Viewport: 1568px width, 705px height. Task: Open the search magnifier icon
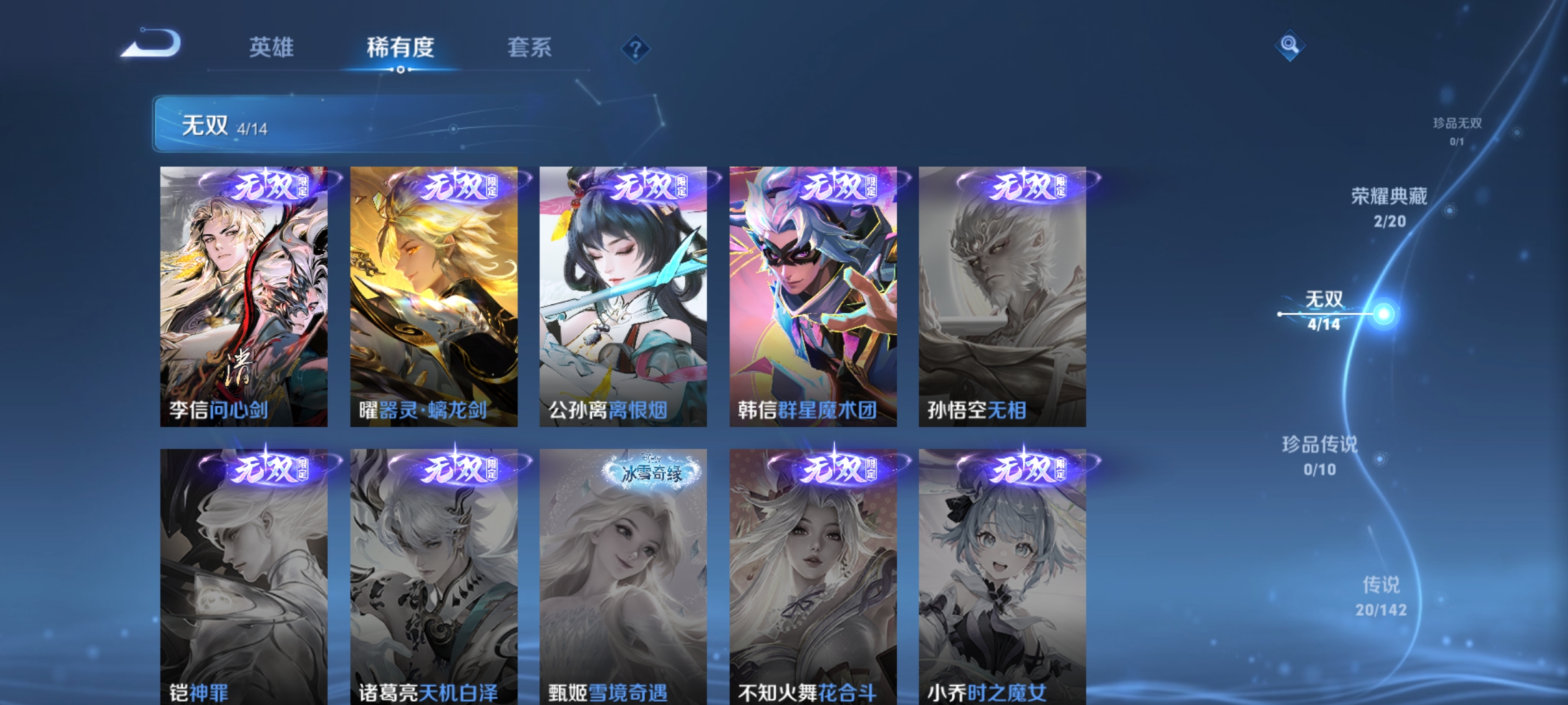click(1290, 46)
